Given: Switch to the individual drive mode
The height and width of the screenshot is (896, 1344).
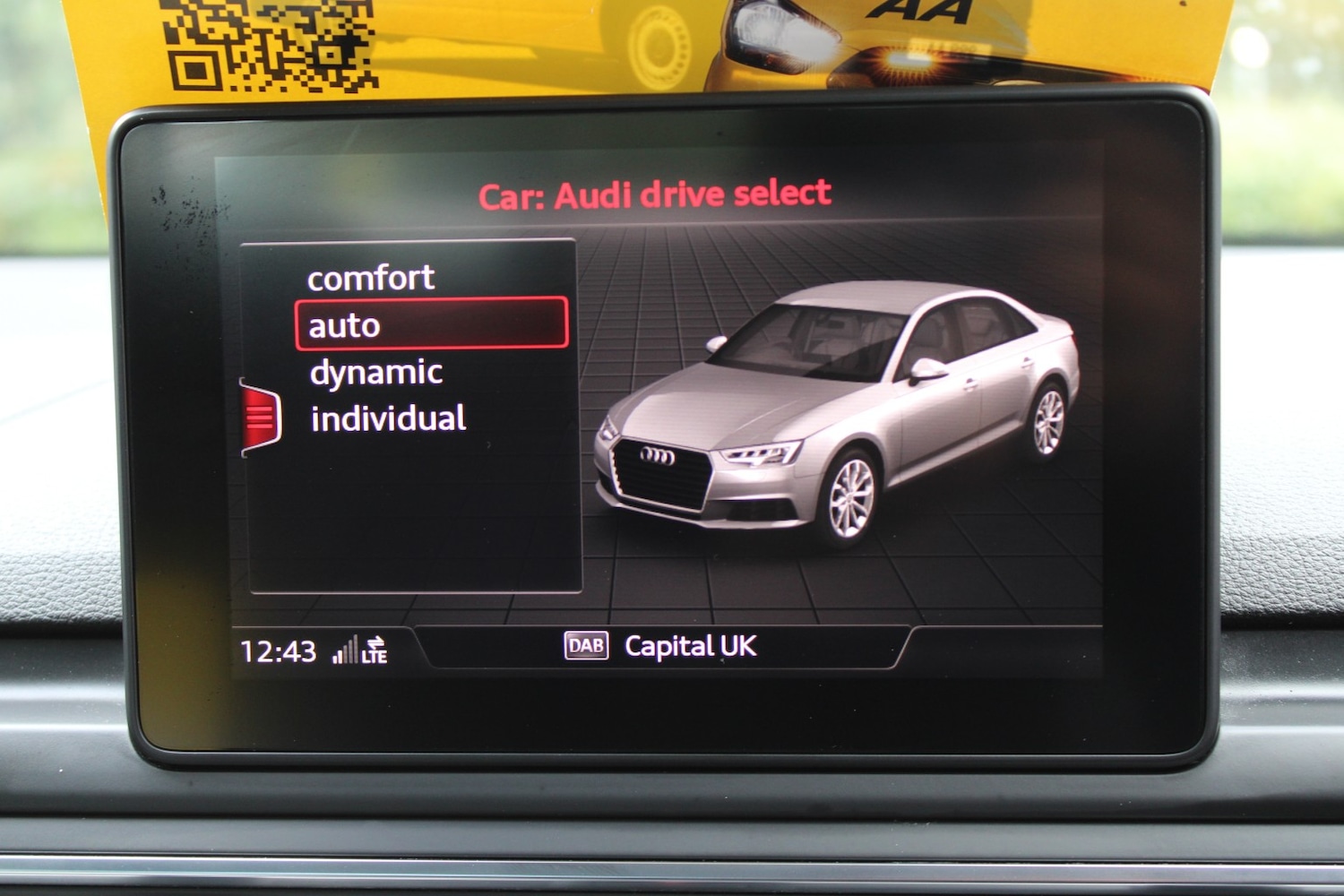Looking at the screenshot, I should click(387, 417).
